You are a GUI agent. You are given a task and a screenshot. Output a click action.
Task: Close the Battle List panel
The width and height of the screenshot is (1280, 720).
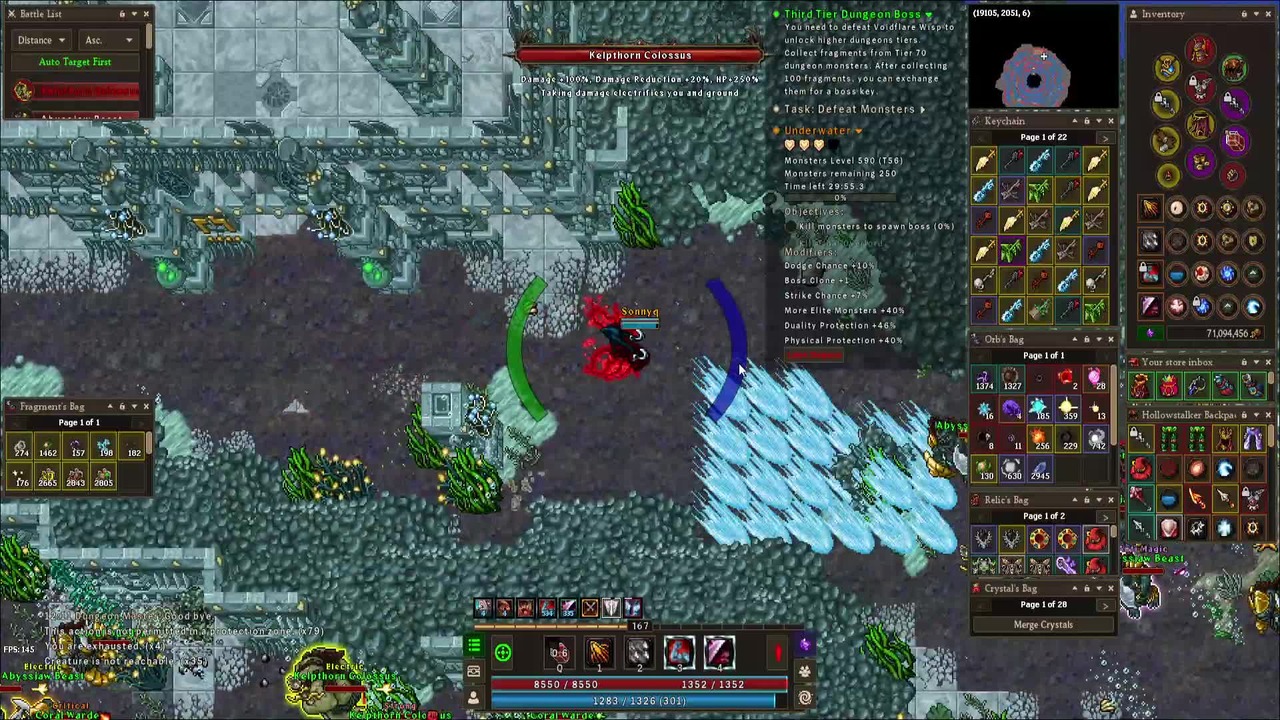tap(146, 14)
